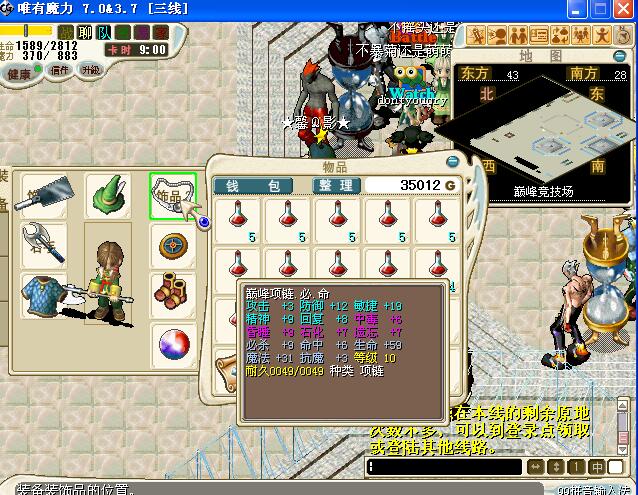Viewport: 638px width, 495px height.
Task: Click the 升级 level-up button
Action: point(91,70)
